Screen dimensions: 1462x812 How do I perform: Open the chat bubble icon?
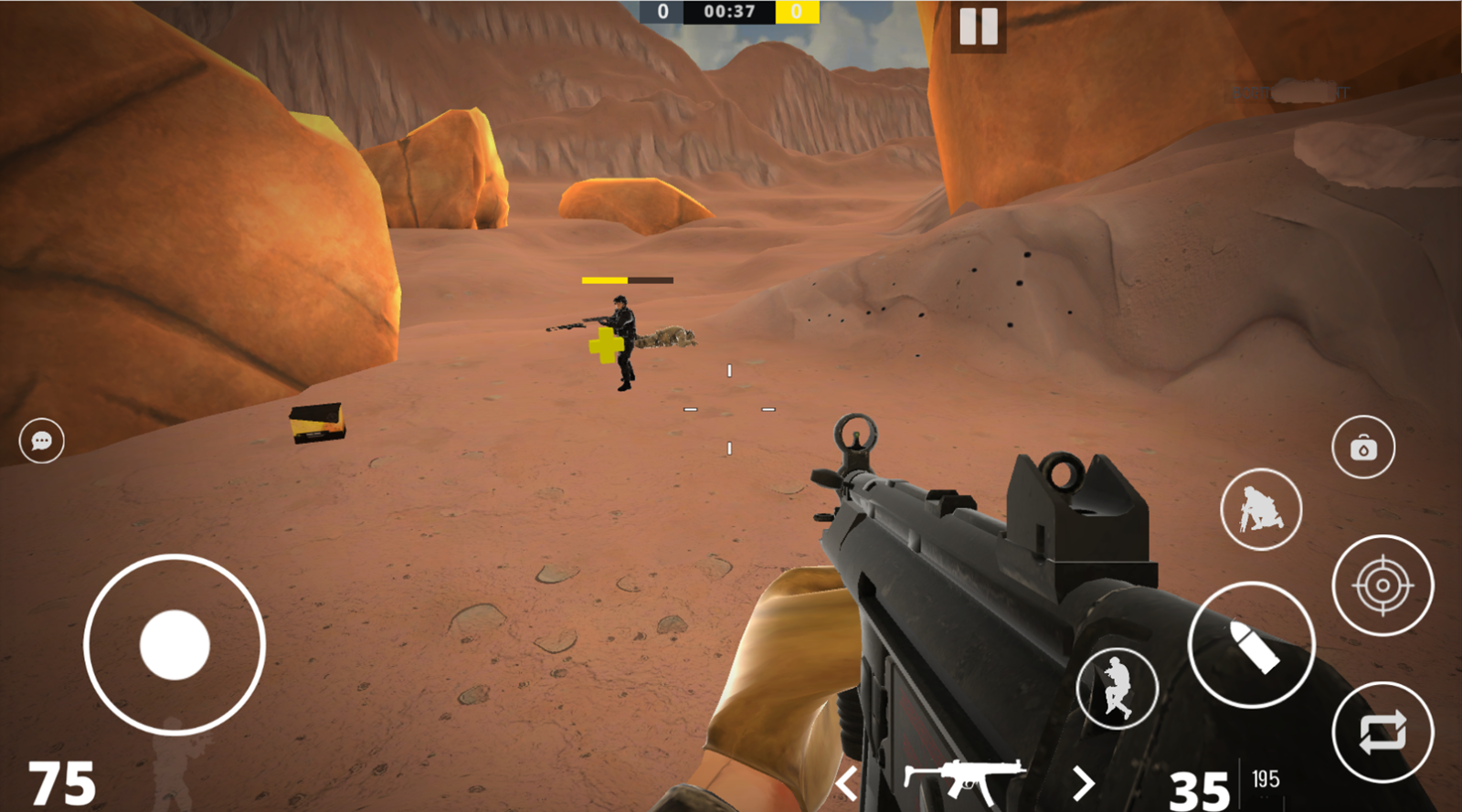pos(42,441)
